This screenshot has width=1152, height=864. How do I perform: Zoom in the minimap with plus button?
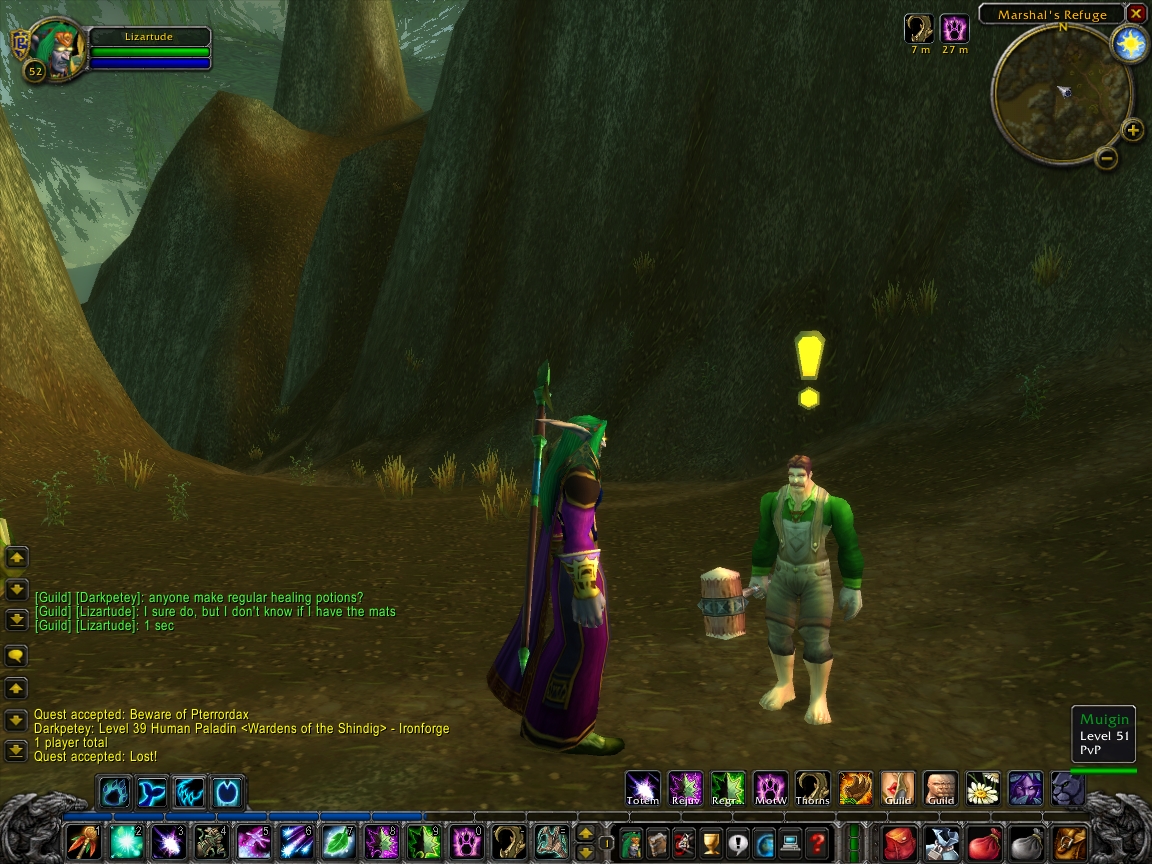[x=1132, y=130]
